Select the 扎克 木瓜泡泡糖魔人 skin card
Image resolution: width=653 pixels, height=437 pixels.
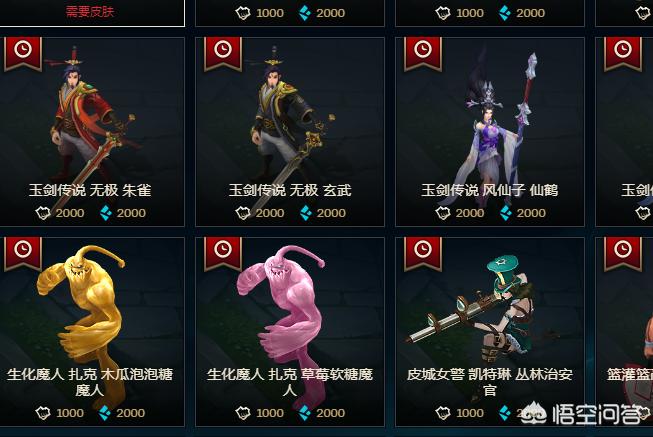[90, 330]
